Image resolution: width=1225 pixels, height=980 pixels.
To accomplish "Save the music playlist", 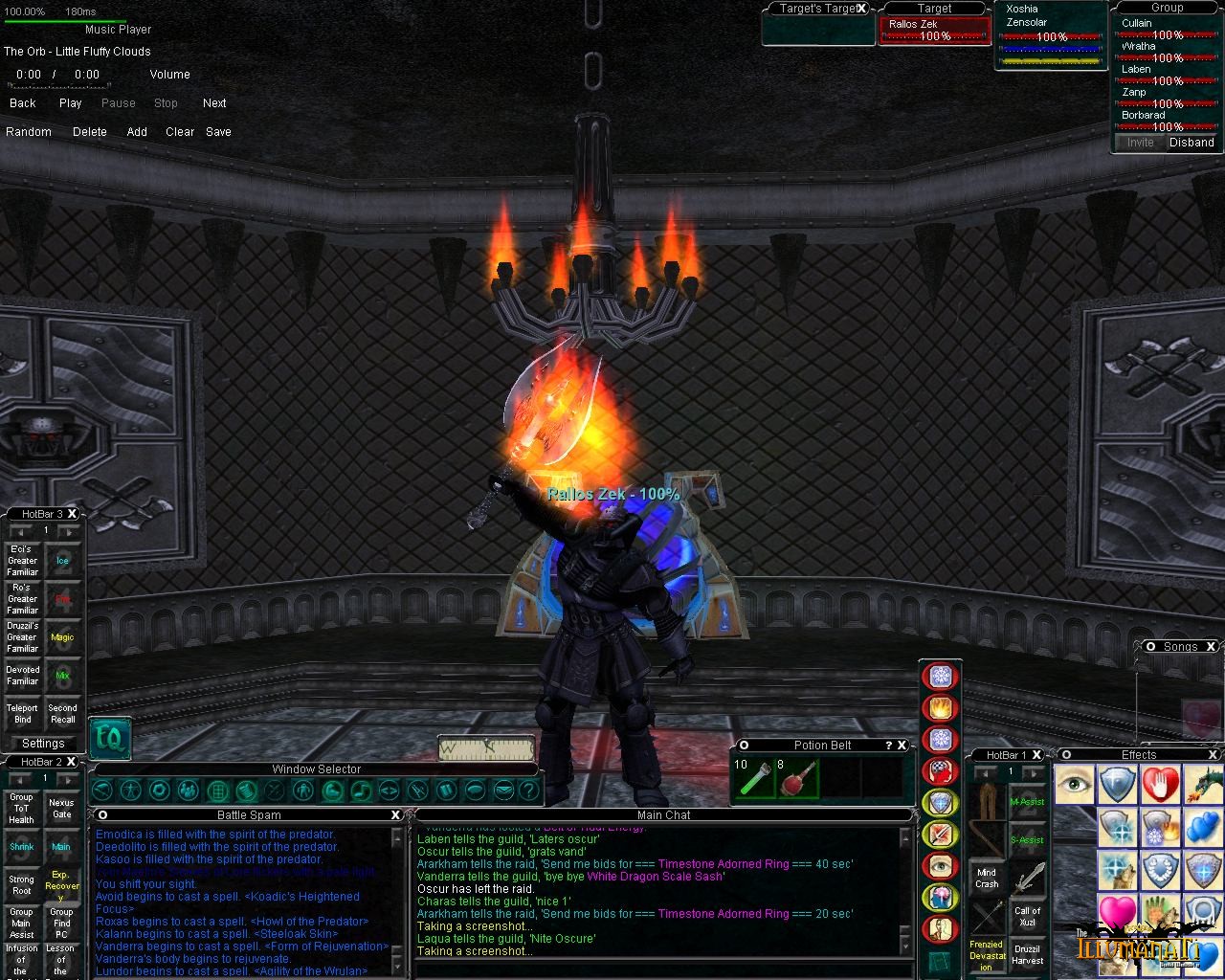I will 218,132.
